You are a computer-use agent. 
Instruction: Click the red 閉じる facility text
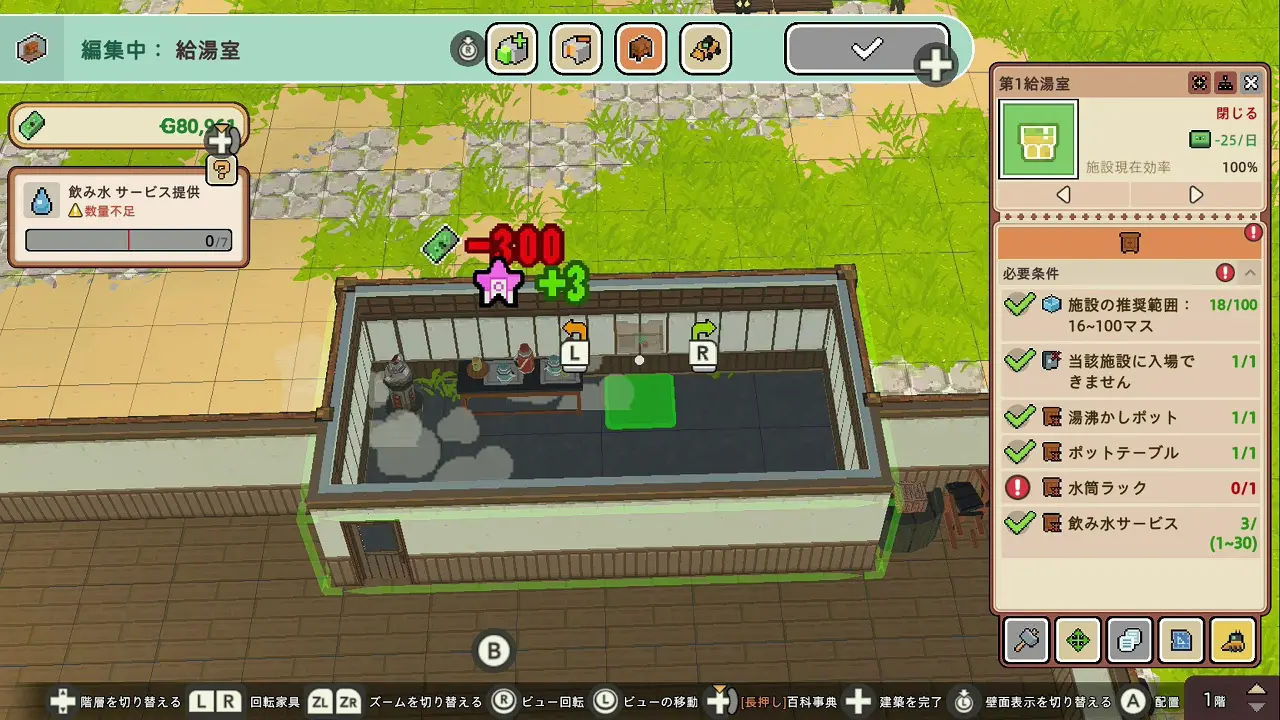pyautogui.click(x=1236, y=113)
